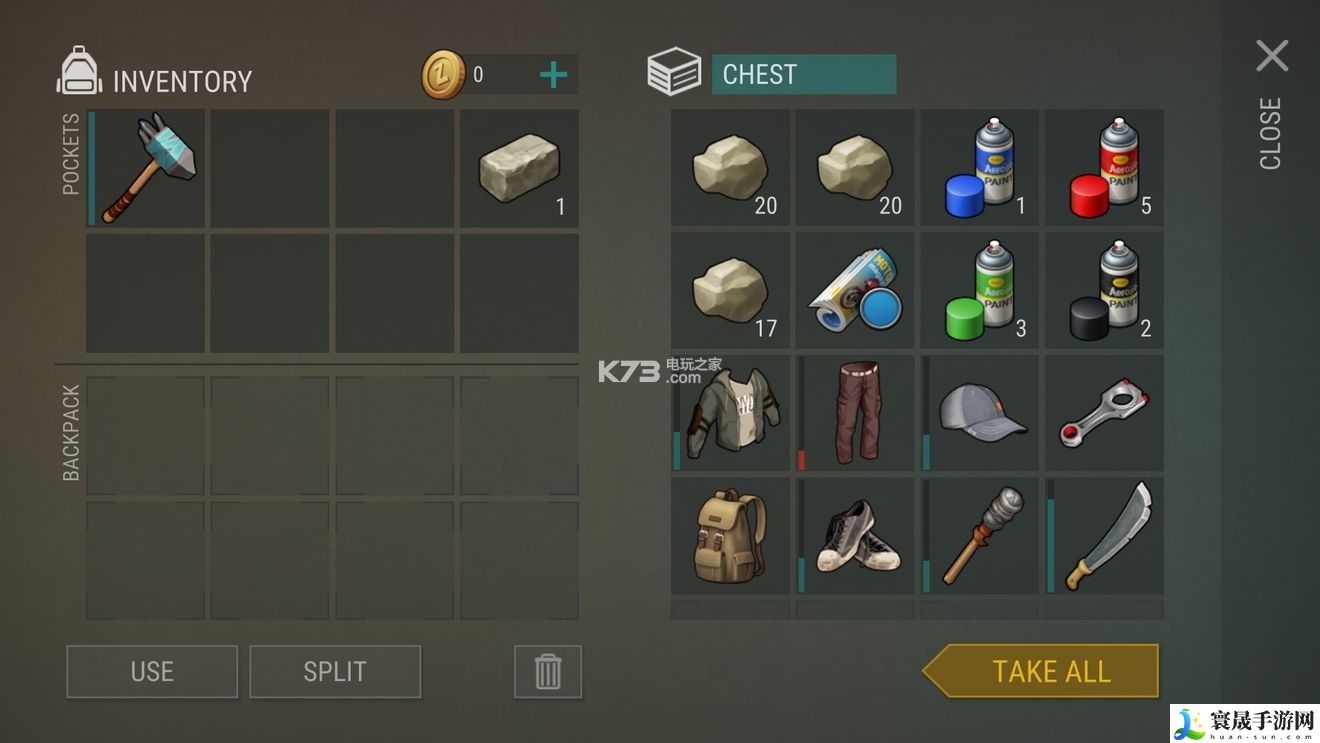Rename chest via the CHEST name field
The image size is (1320, 743).
(x=803, y=75)
